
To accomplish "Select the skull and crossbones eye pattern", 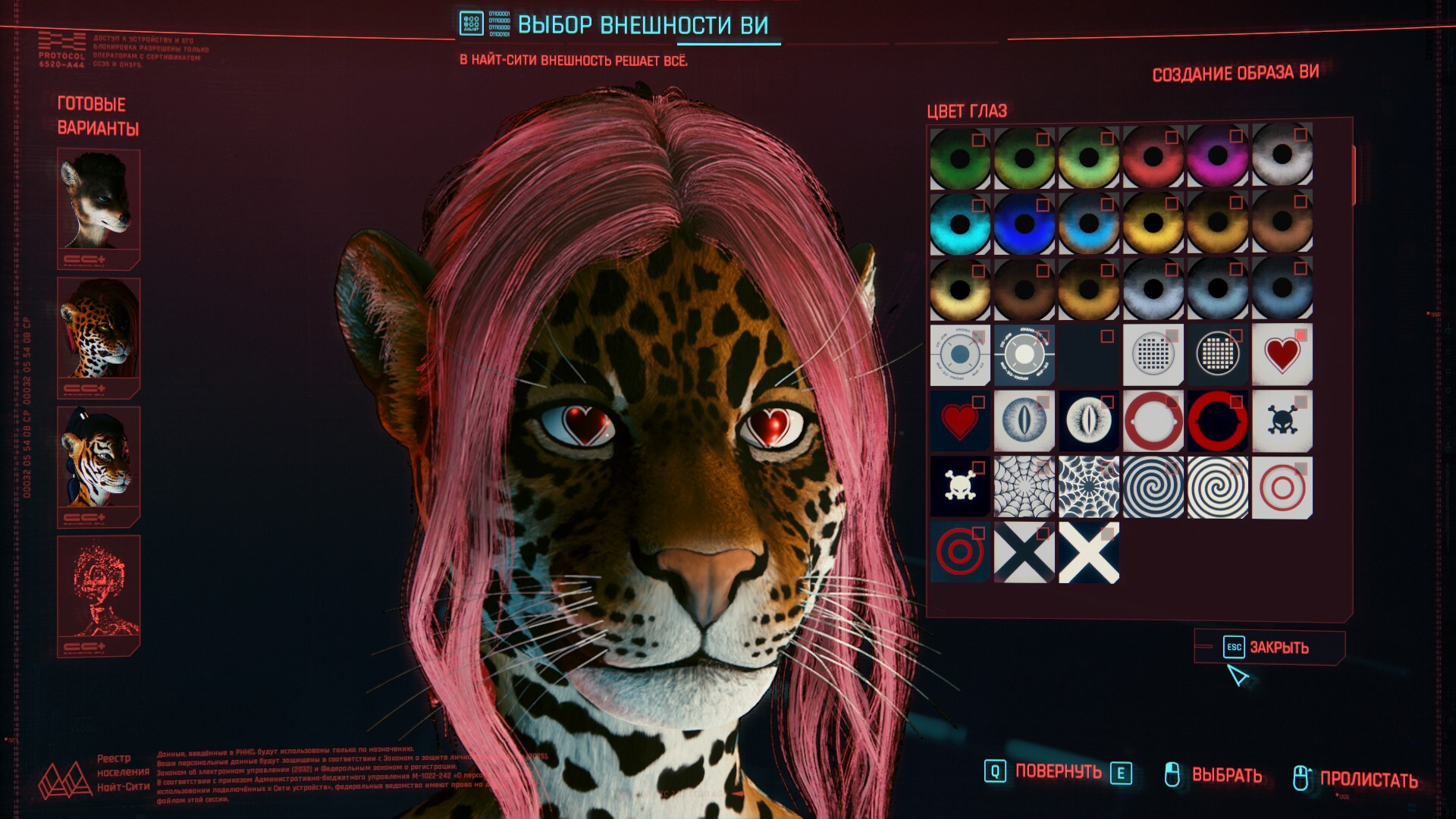I will (1282, 422).
